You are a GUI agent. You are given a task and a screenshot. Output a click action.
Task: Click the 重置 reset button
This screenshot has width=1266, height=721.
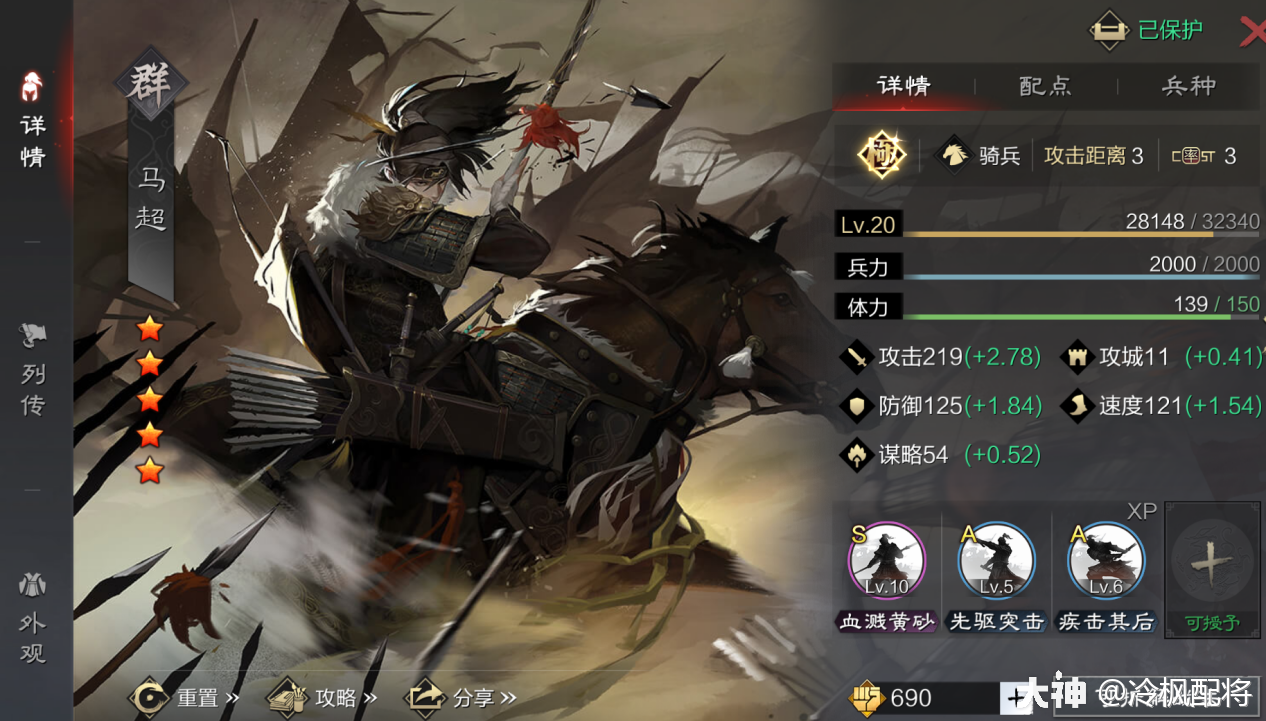coord(187,697)
